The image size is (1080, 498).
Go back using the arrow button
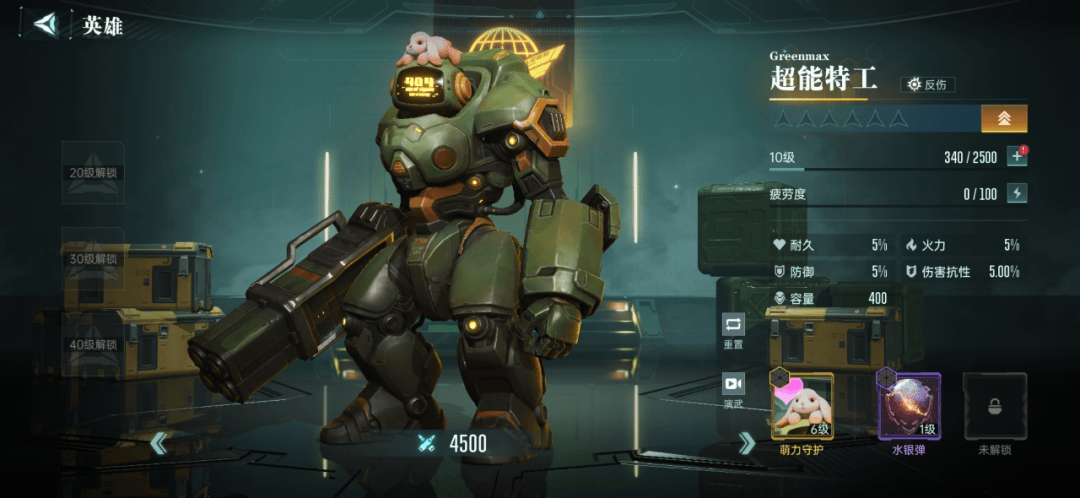(x=45, y=24)
